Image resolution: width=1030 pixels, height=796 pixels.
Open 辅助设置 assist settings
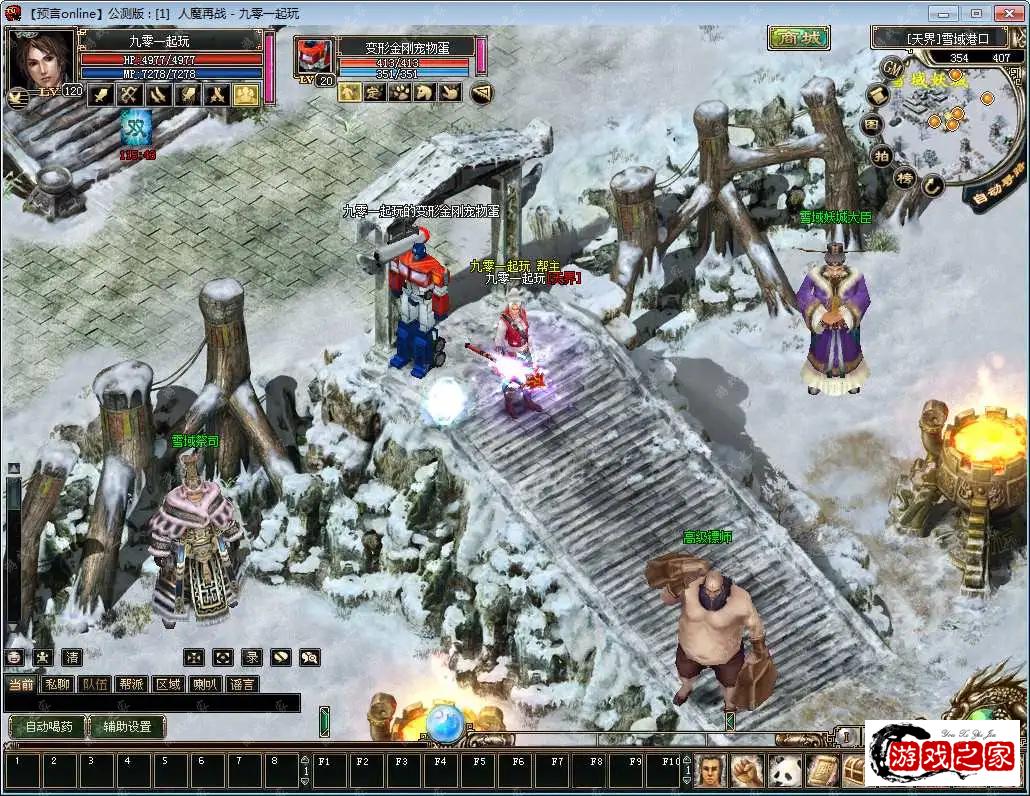tap(127, 727)
